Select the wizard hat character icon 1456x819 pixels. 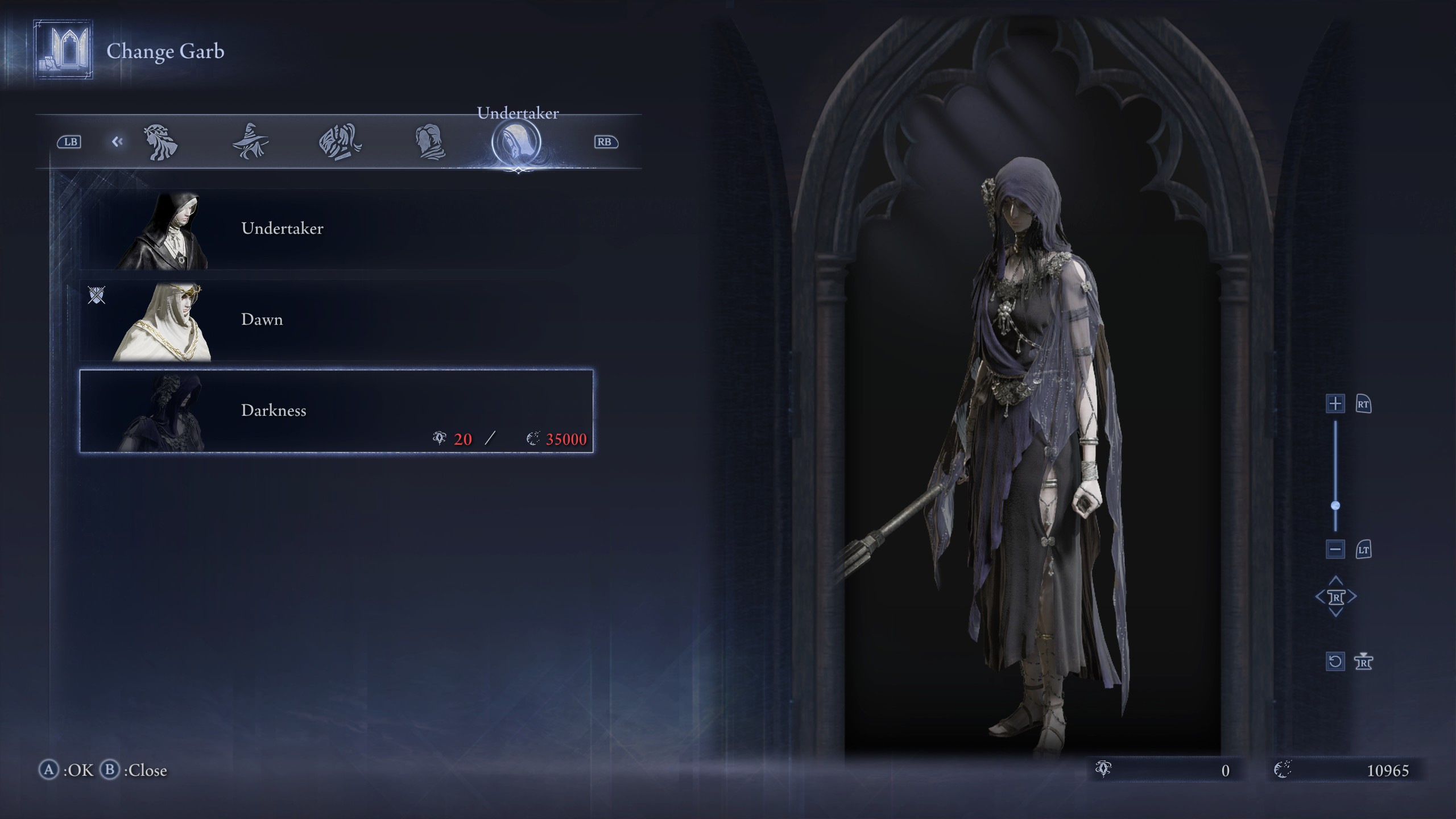click(x=250, y=142)
